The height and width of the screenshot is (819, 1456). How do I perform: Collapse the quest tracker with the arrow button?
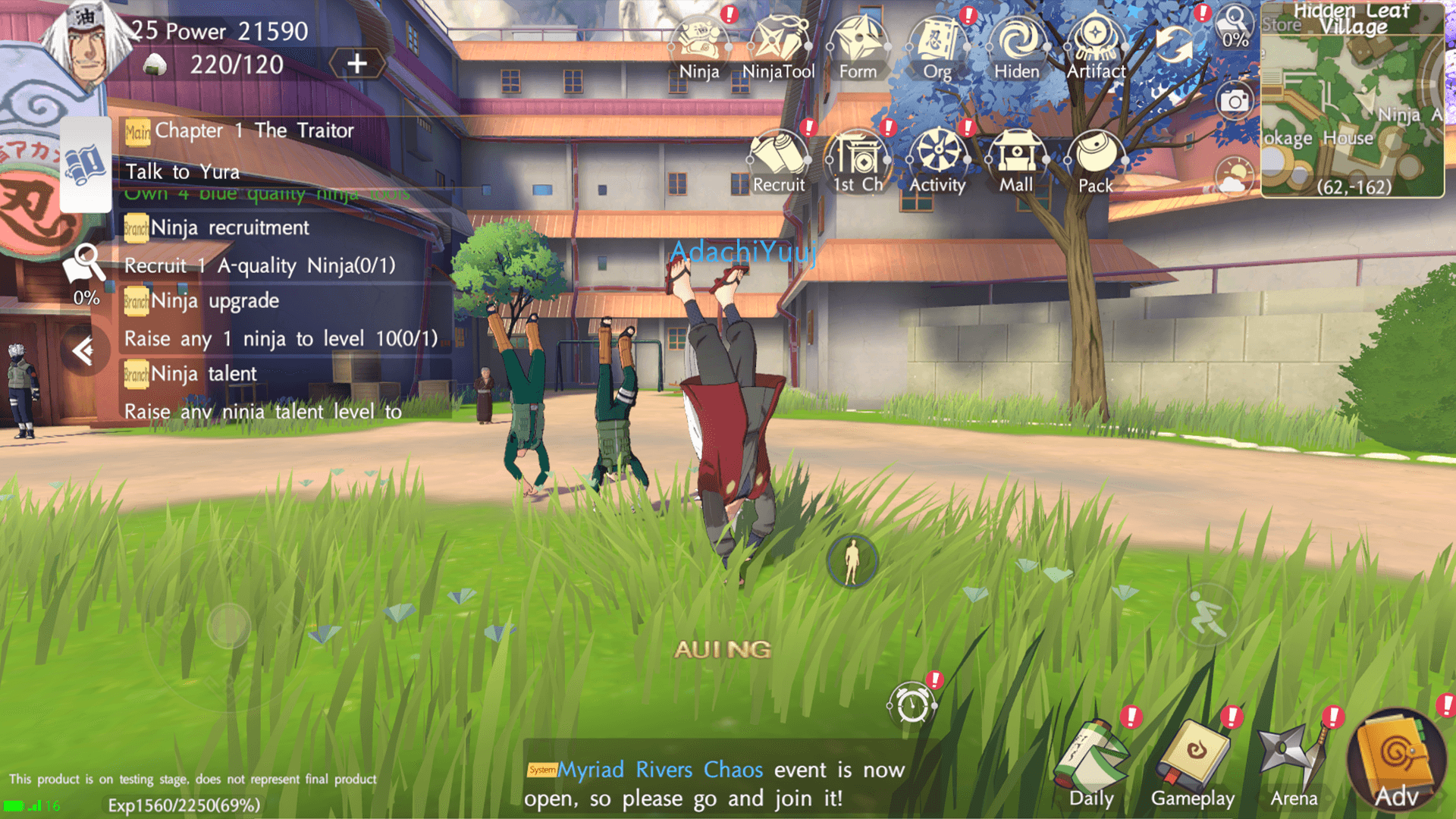pyautogui.click(x=83, y=350)
